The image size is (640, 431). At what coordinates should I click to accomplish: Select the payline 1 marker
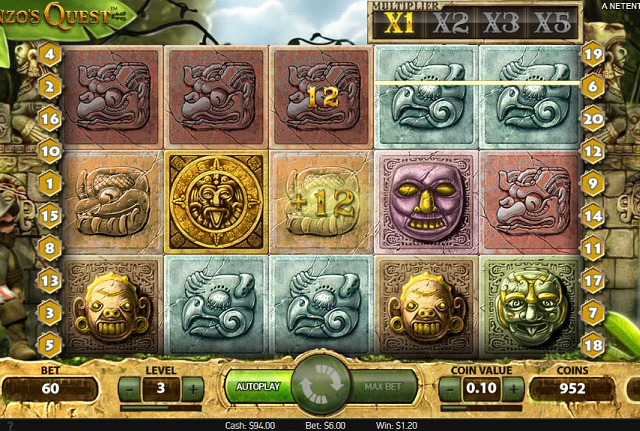[x=49, y=183]
